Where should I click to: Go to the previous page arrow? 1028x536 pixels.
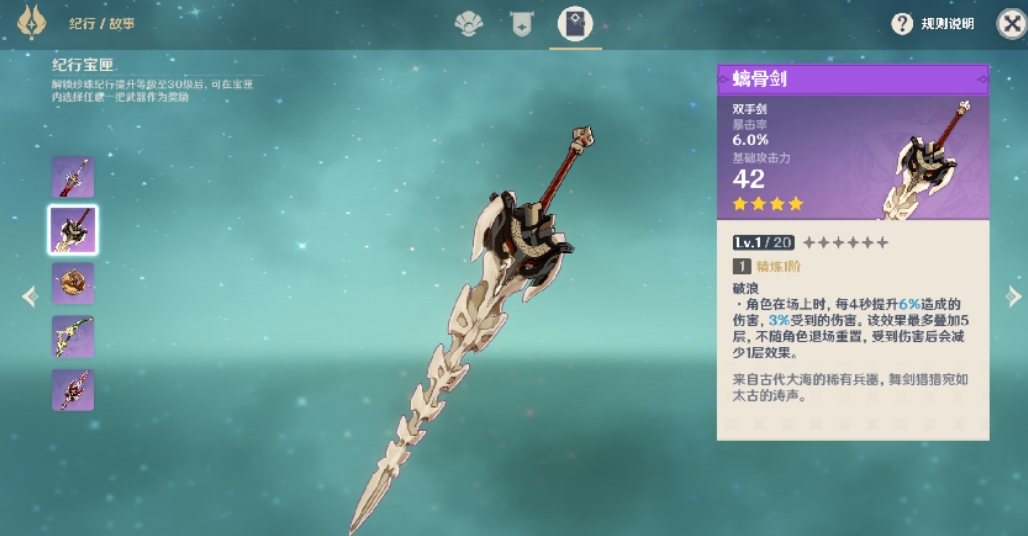[30, 296]
